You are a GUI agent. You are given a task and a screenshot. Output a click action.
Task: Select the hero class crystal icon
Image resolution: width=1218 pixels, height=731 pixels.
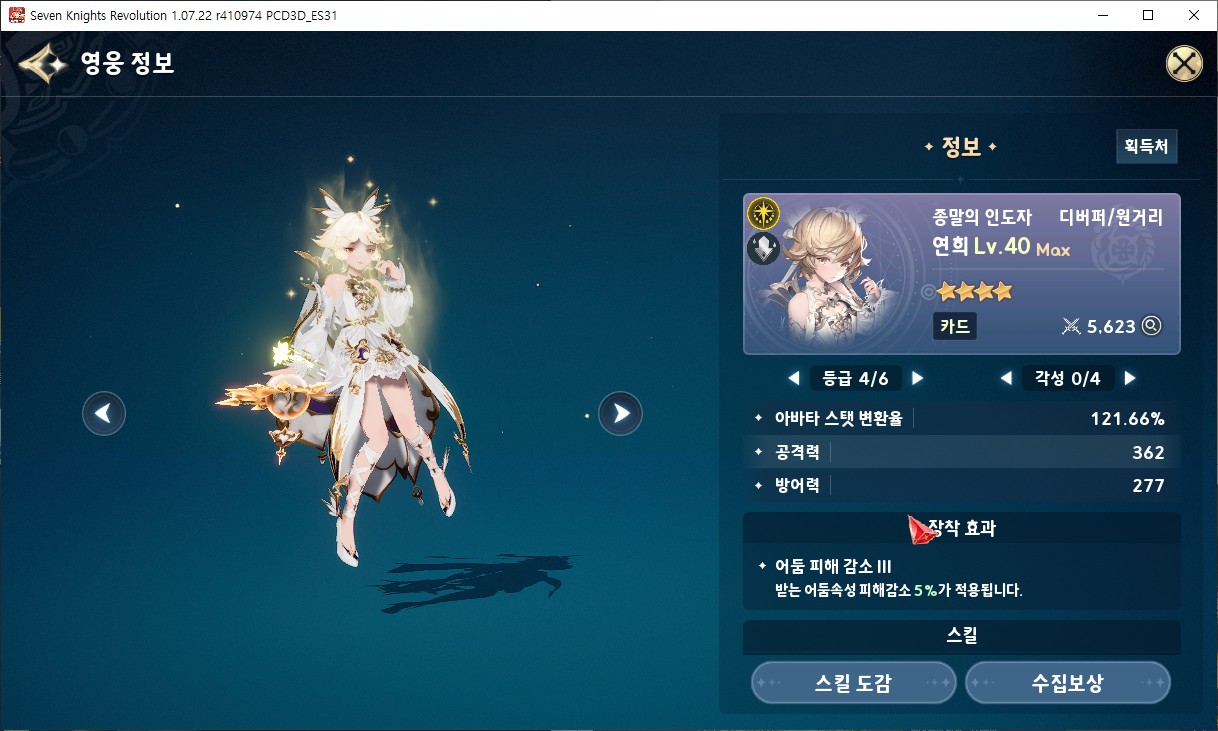(x=764, y=249)
